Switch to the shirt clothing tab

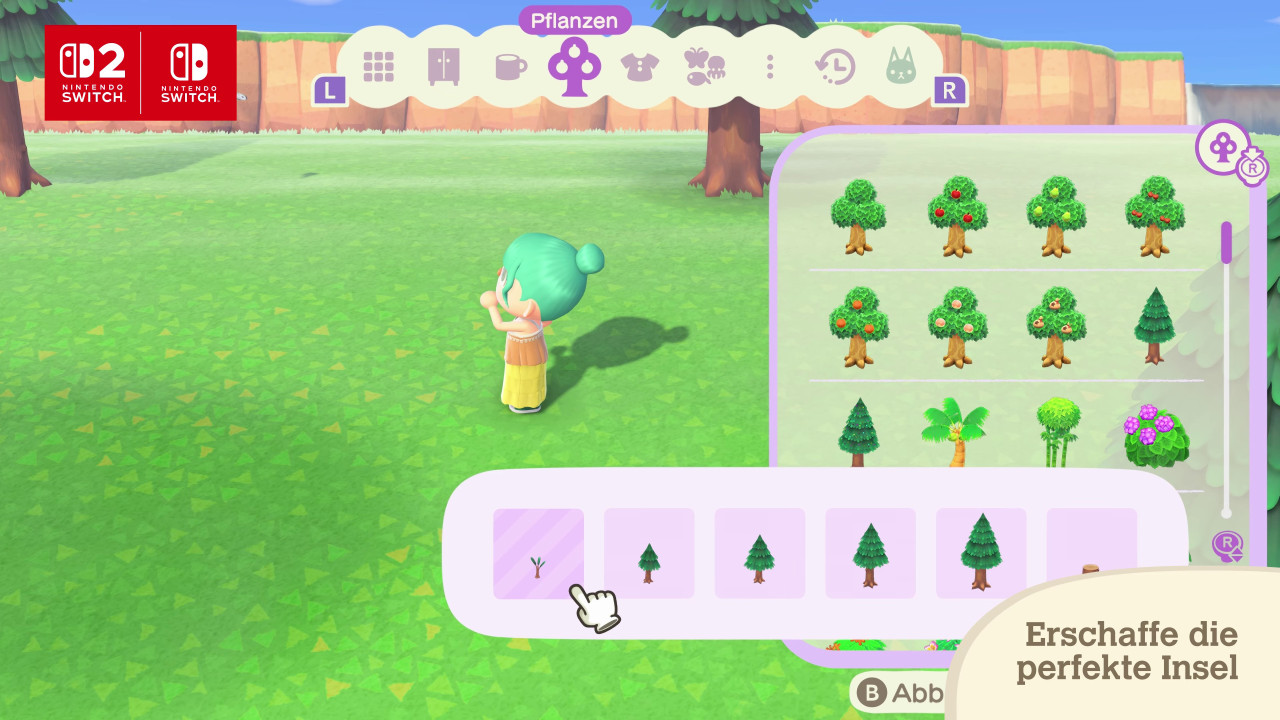639,67
